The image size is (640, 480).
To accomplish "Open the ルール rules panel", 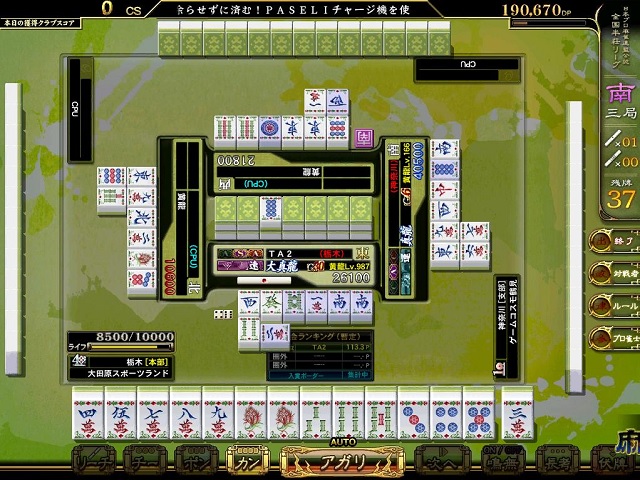I will [610, 306].
